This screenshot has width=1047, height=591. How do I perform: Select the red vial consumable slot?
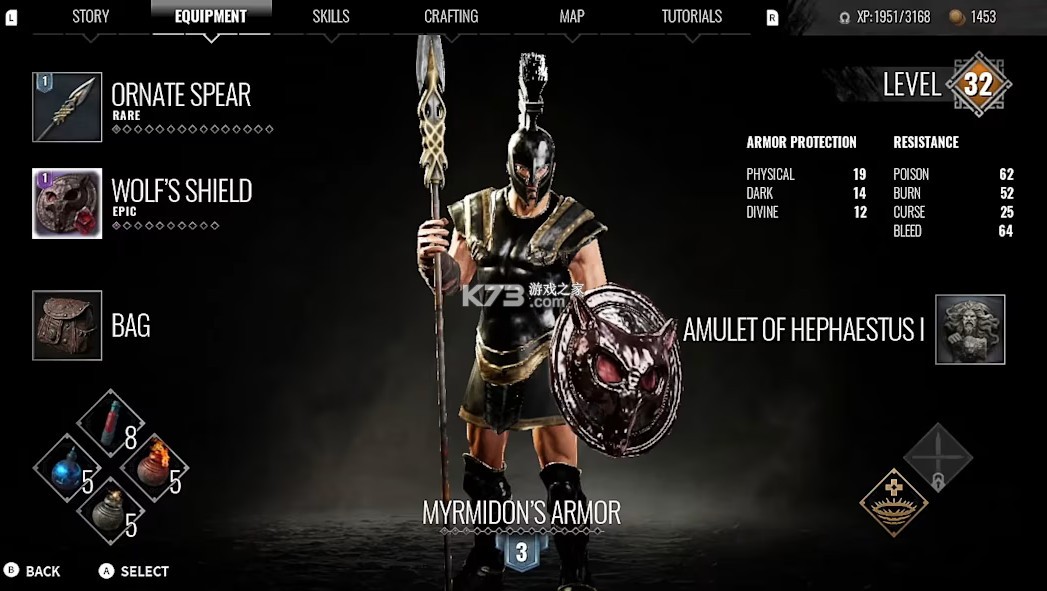tap(111, 423)
